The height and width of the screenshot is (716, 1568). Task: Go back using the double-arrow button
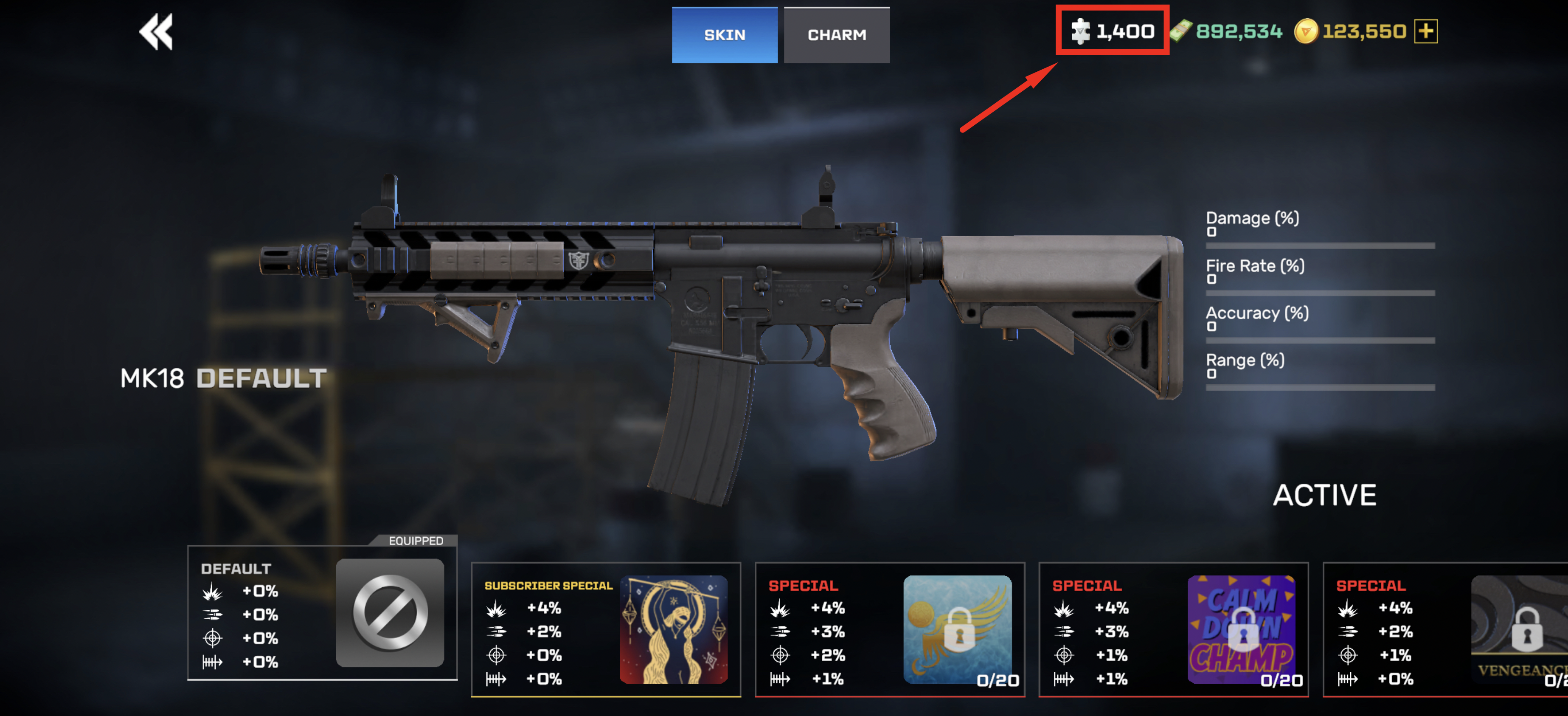[x=156, y=32]
